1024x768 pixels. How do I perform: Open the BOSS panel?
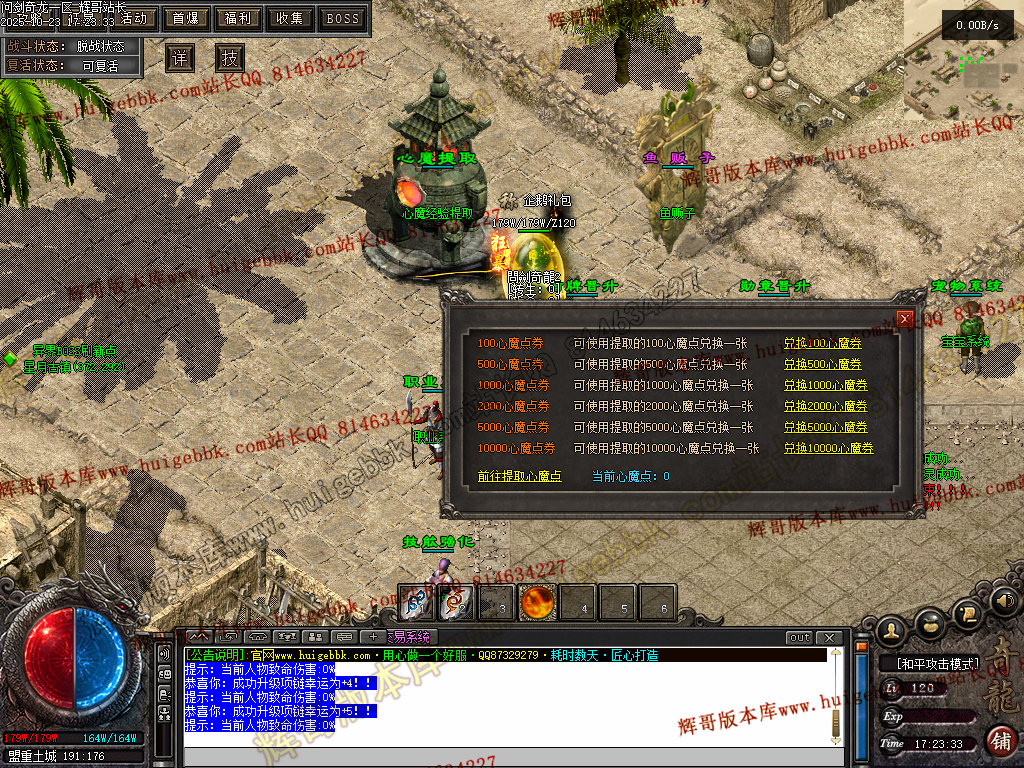pyautogui.click(x=343, y=18)
